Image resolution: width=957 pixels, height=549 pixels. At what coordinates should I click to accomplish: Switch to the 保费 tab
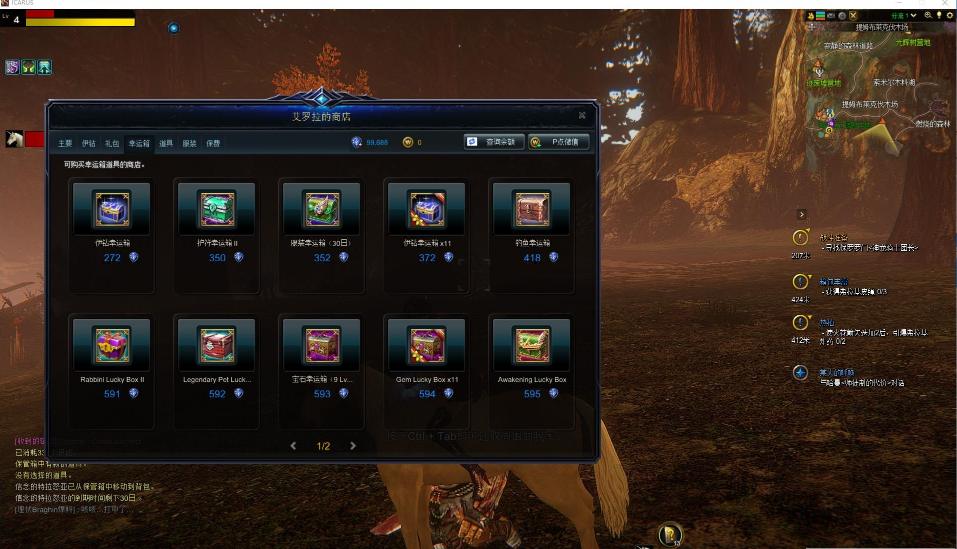(213, 143)
